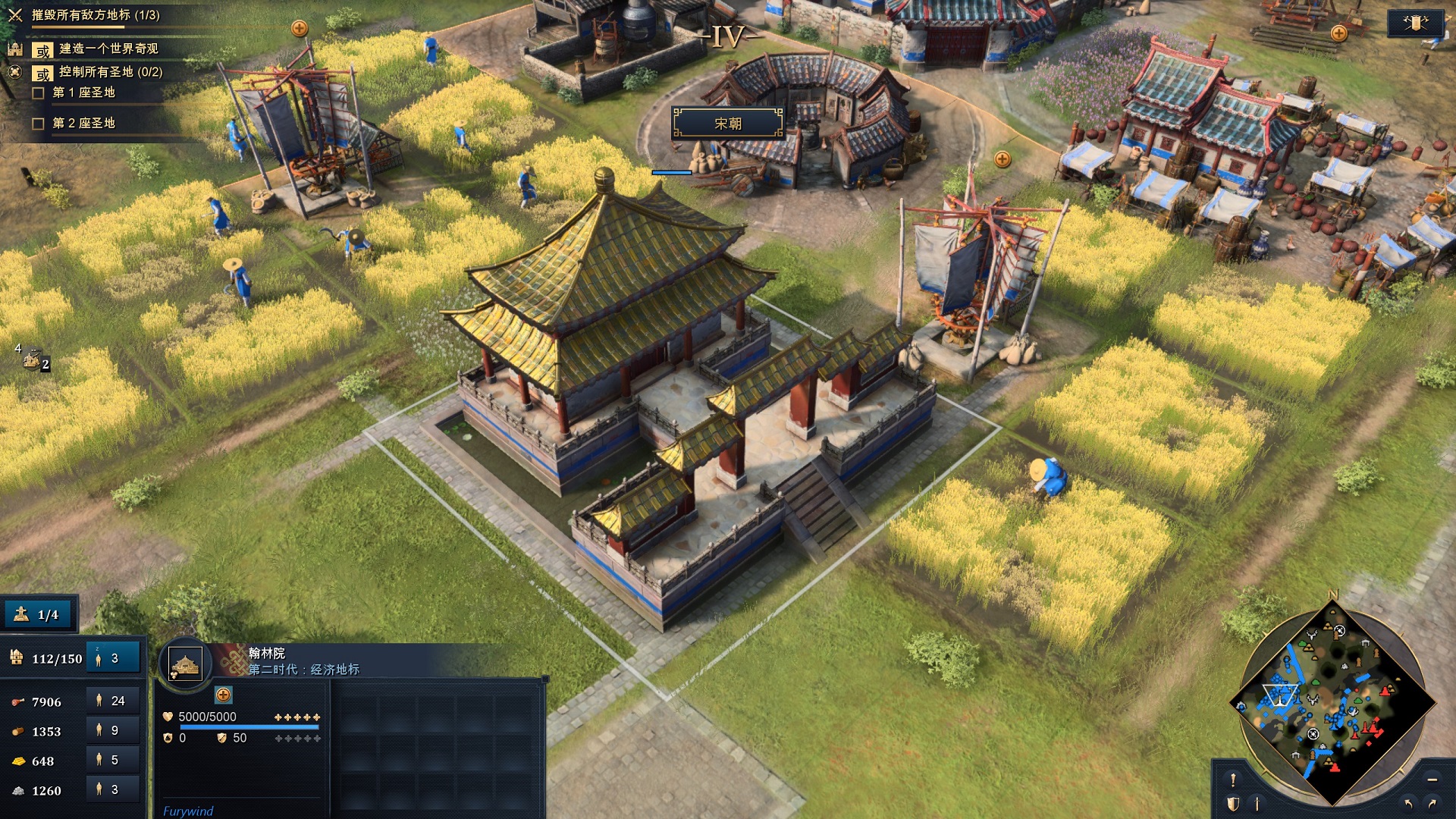
Task: Click the minus button beside the minimap
Action: click(x=1432, y=780)
